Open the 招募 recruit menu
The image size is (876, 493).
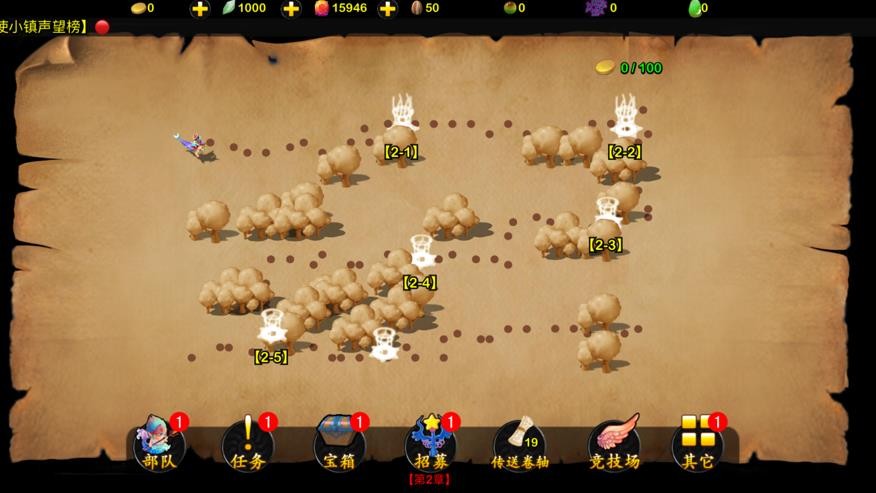tap(430, 444)
